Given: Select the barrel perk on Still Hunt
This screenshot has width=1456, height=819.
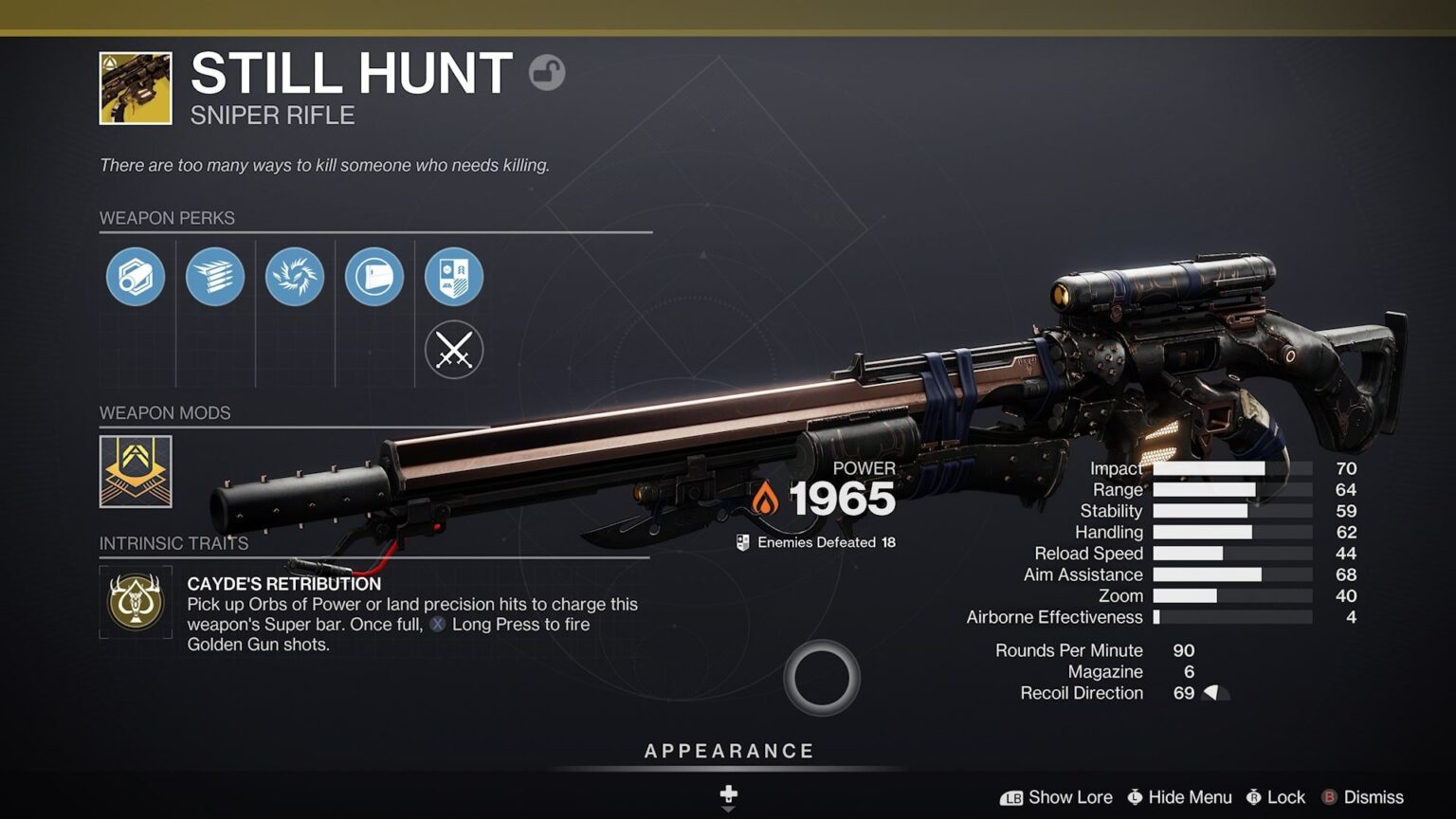Looking at the screenshot, I should coord(136,276).
